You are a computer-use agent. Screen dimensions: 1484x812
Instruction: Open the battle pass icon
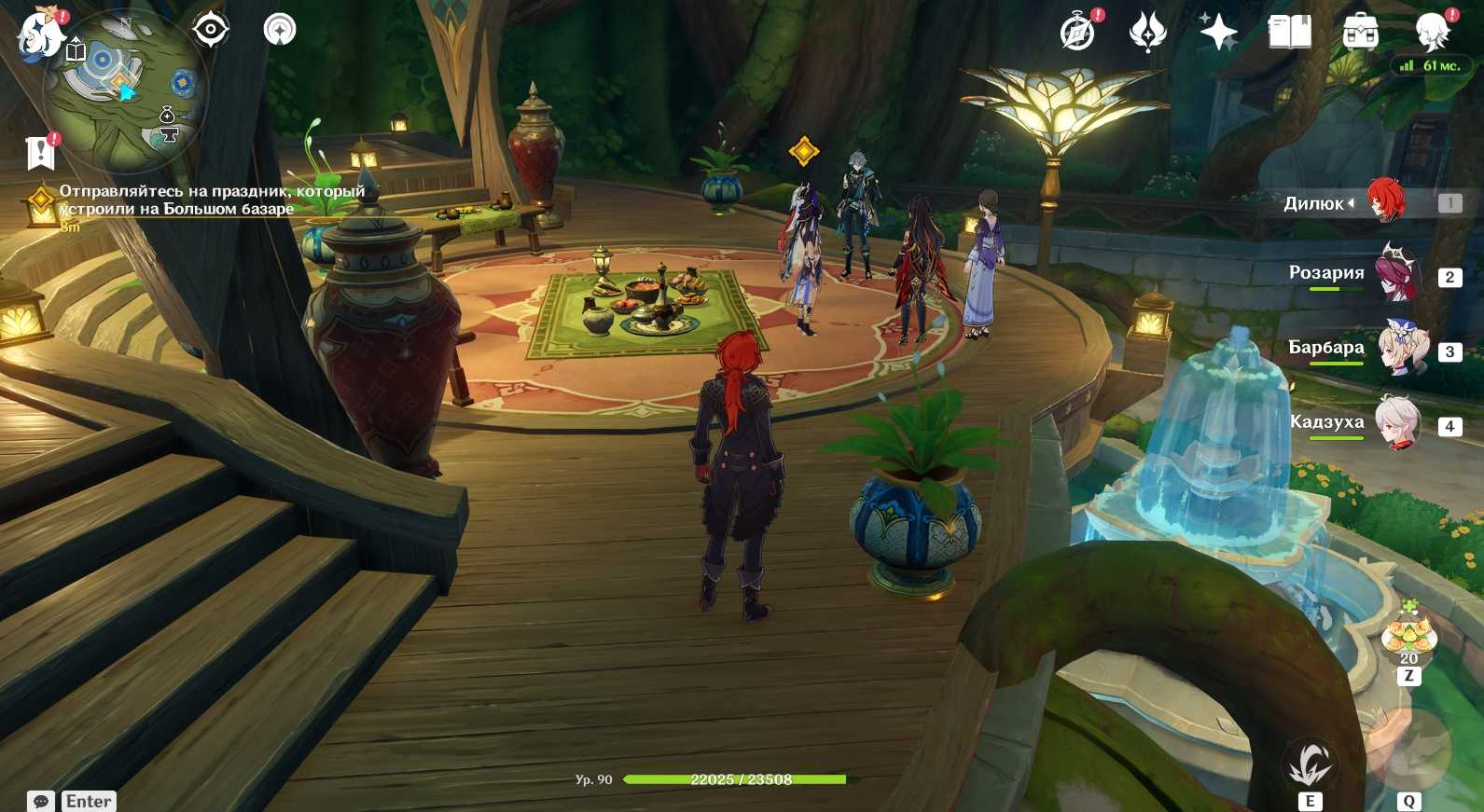pos(1147,32)
